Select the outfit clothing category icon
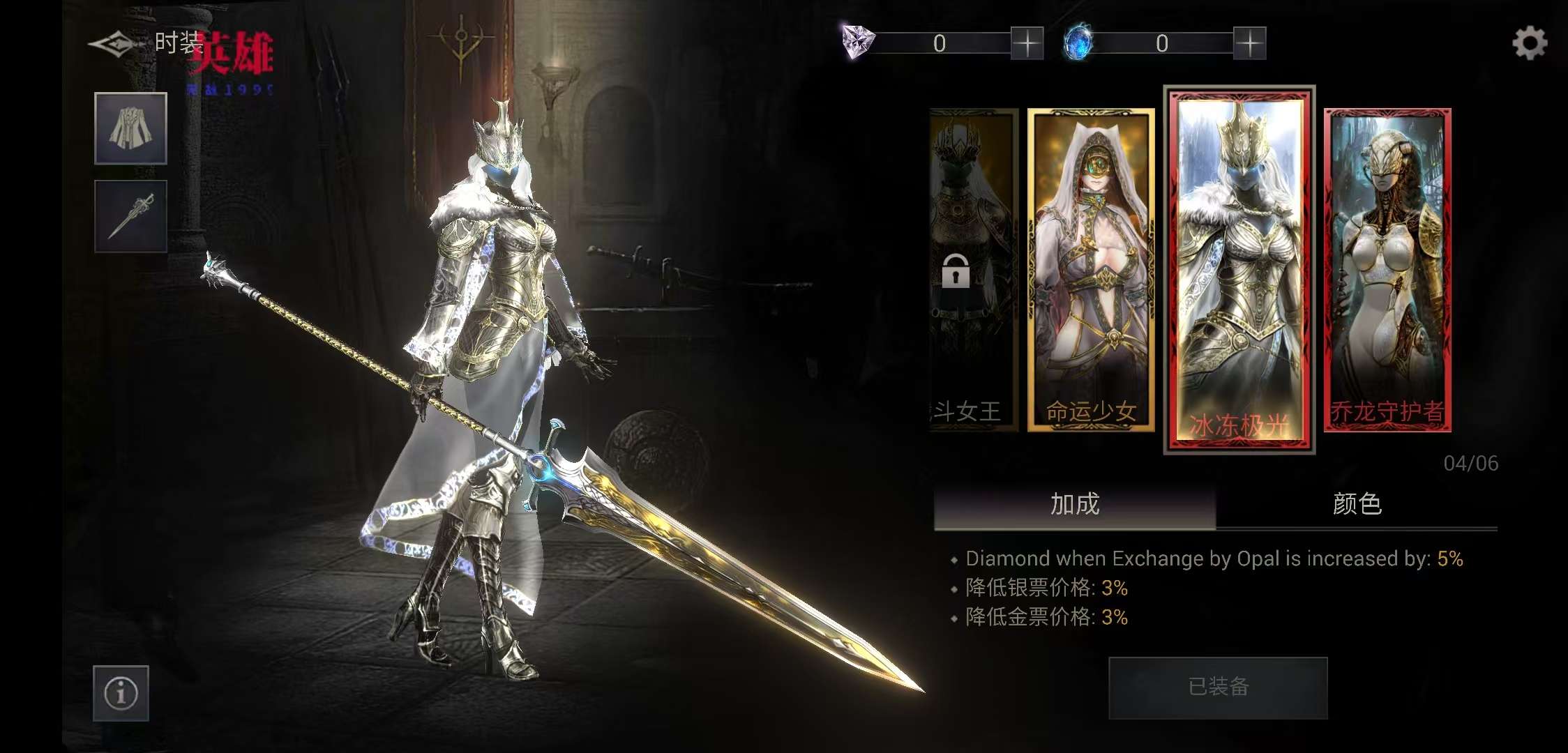 (x=130, y=128)
